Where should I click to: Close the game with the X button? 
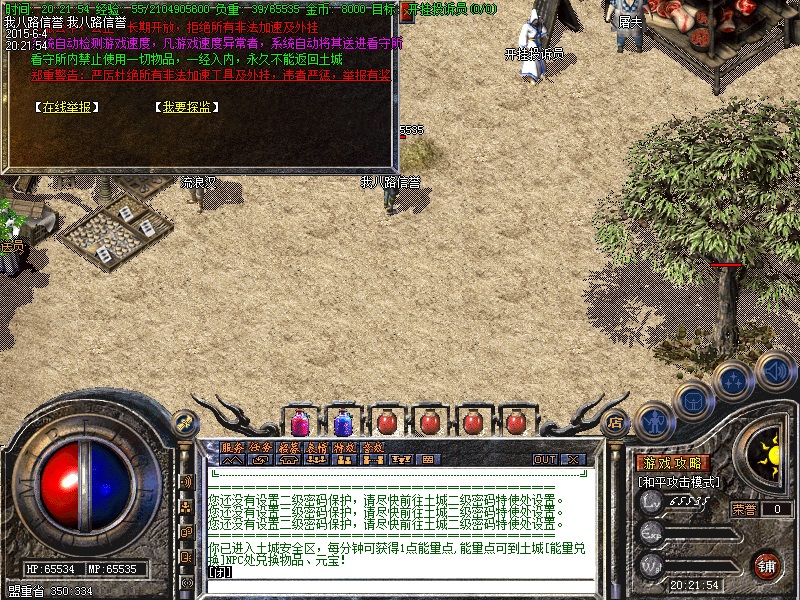point(573,460)
